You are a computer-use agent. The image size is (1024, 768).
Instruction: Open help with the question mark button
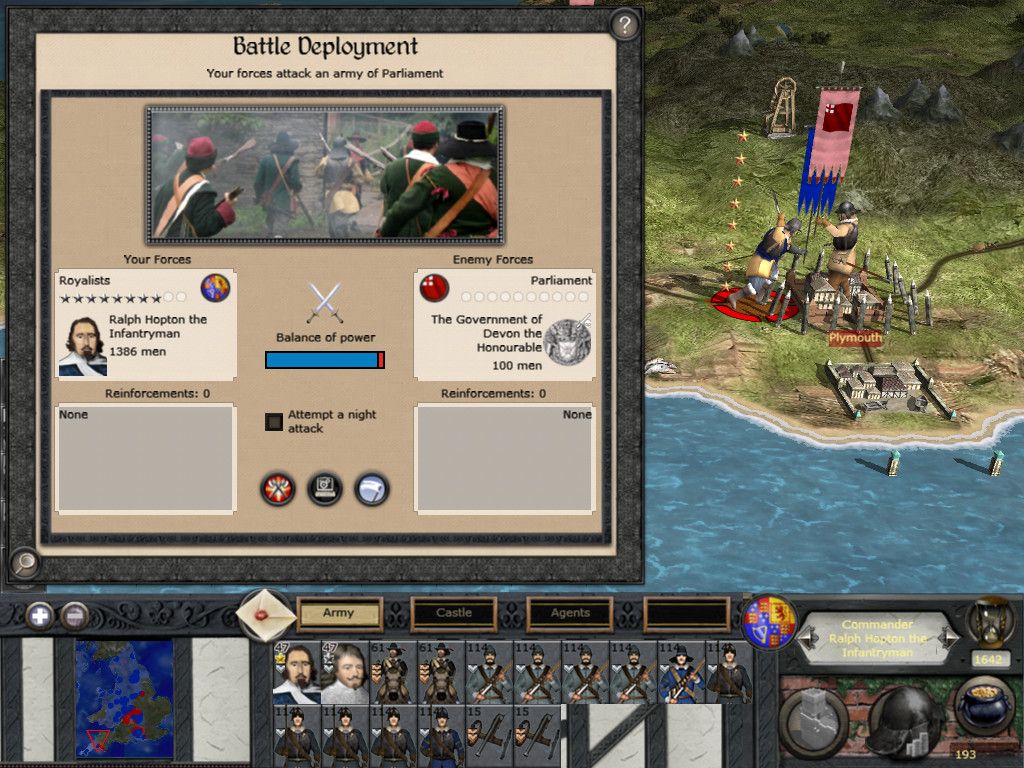[625, 25]
